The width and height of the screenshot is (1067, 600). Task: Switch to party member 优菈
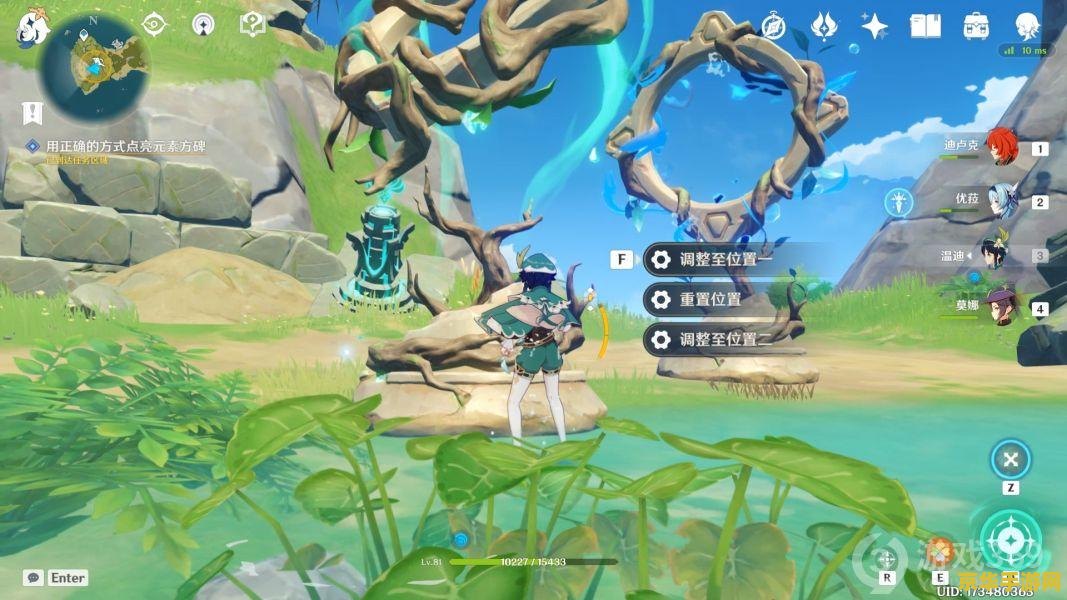pyautogui.click(x=1001, y=200)
